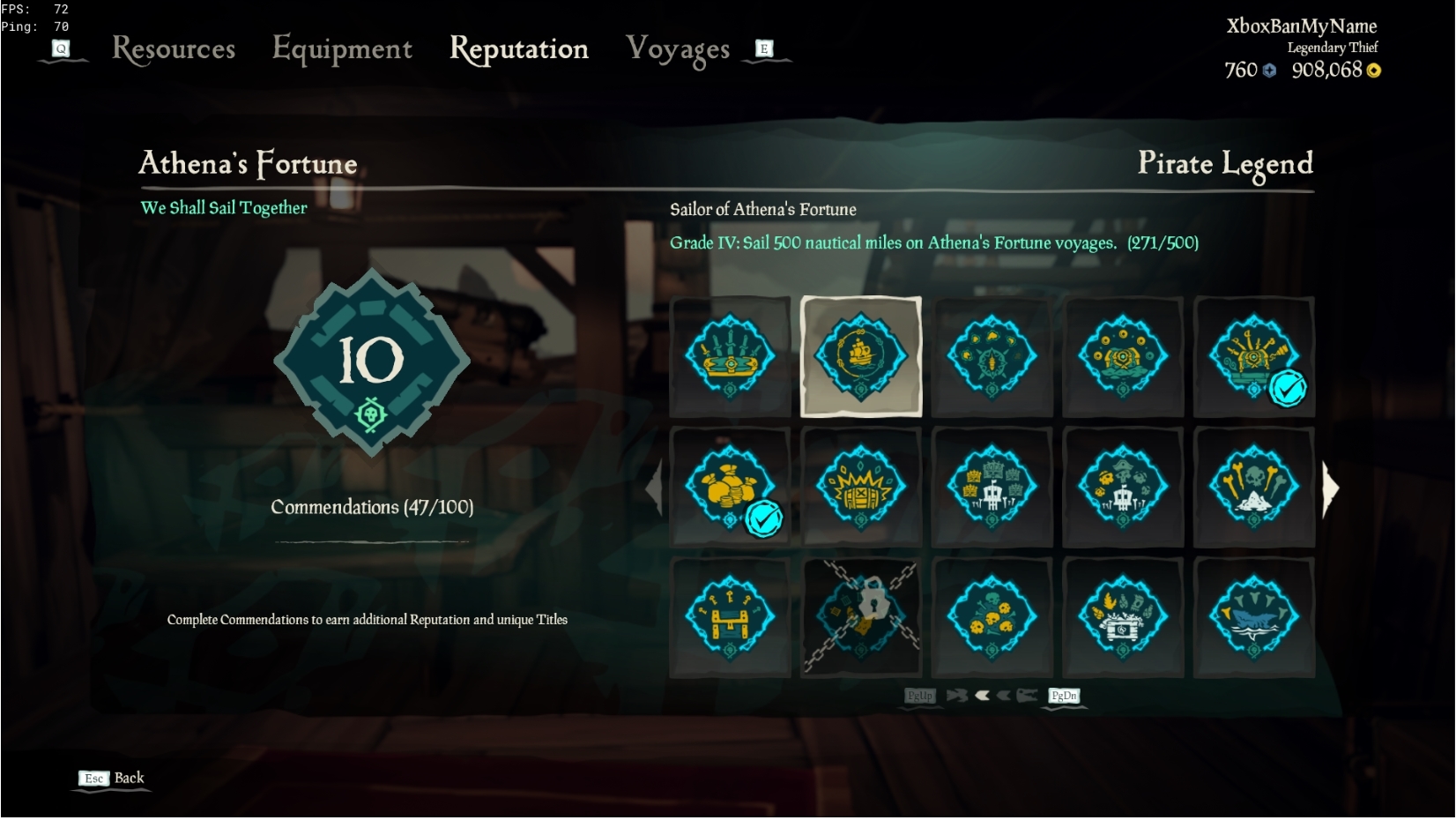Click the locked chained commendation
This screenshot has width=1456, height=820.
coord(860,618)
